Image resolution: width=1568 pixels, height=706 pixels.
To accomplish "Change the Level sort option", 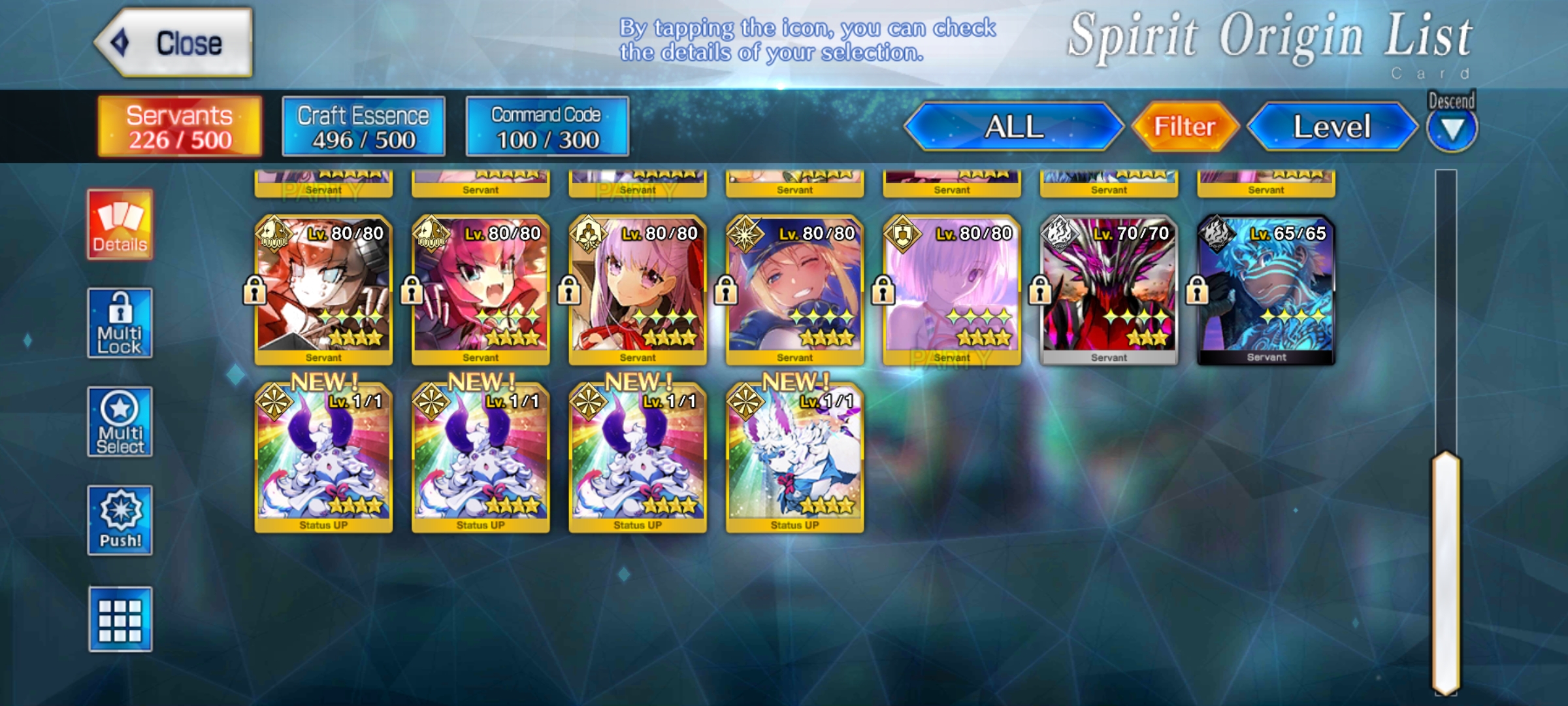I will click(x=1331, y=127).
